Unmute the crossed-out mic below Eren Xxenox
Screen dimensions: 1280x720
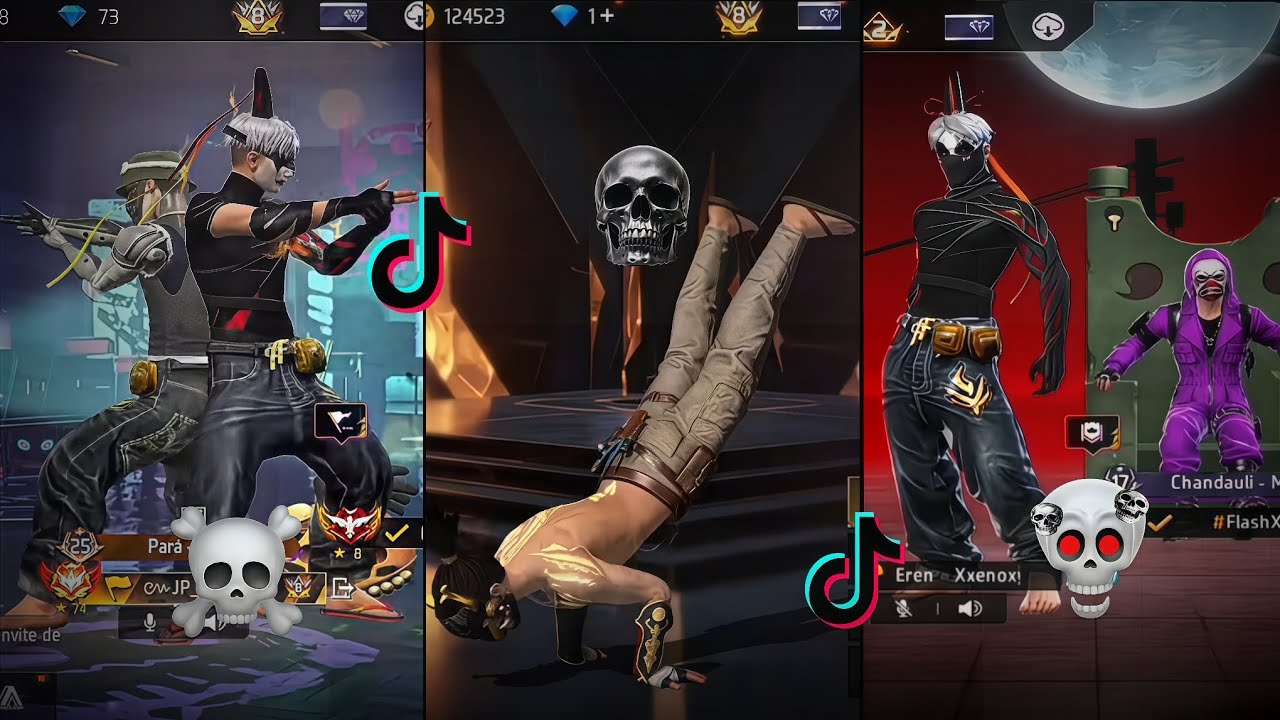[904, 609]
